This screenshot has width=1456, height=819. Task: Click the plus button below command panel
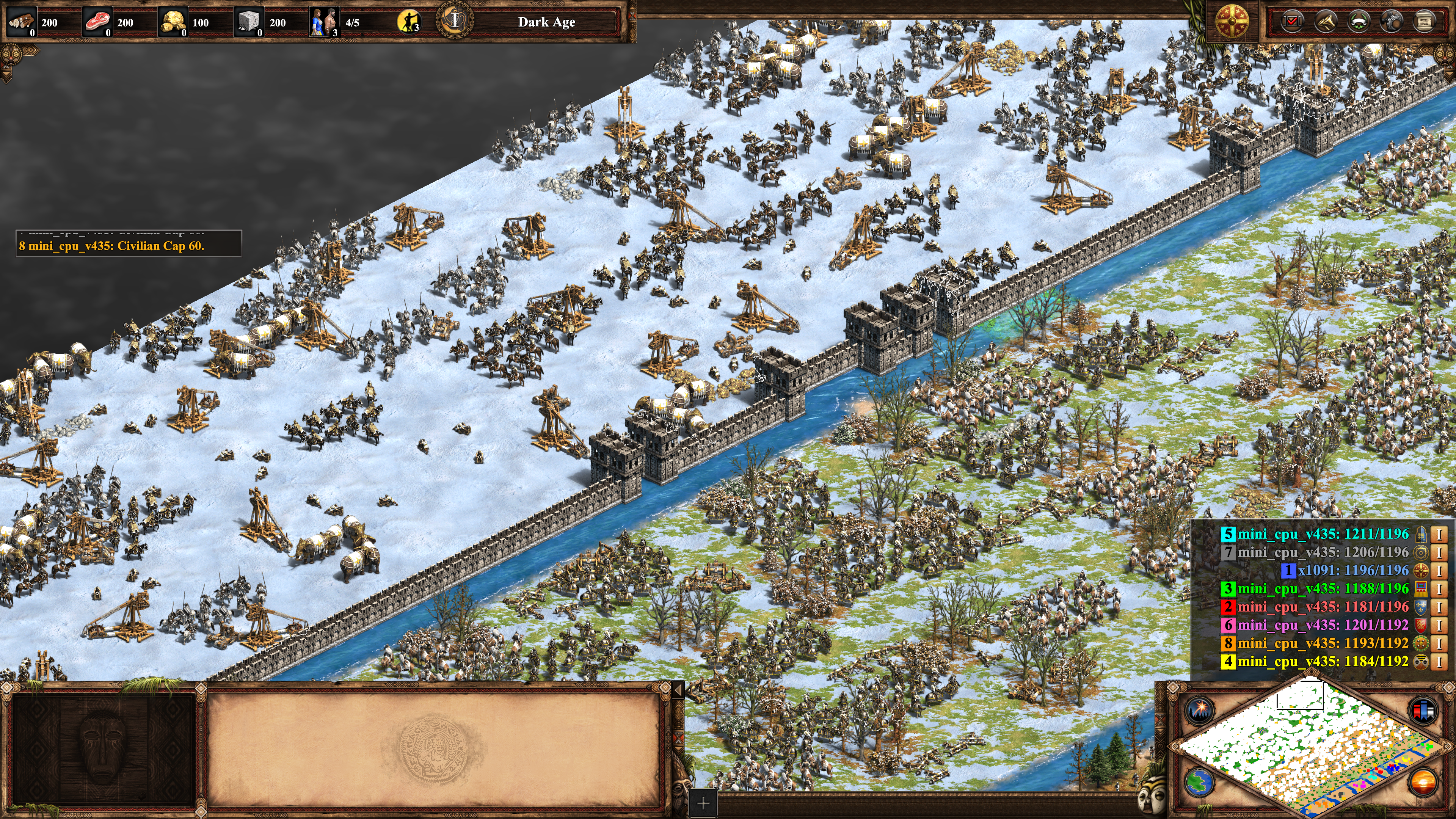coord(703,803)
